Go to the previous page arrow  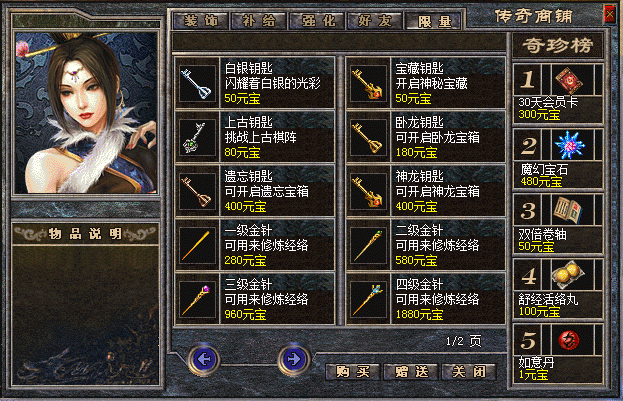(205, 357)
